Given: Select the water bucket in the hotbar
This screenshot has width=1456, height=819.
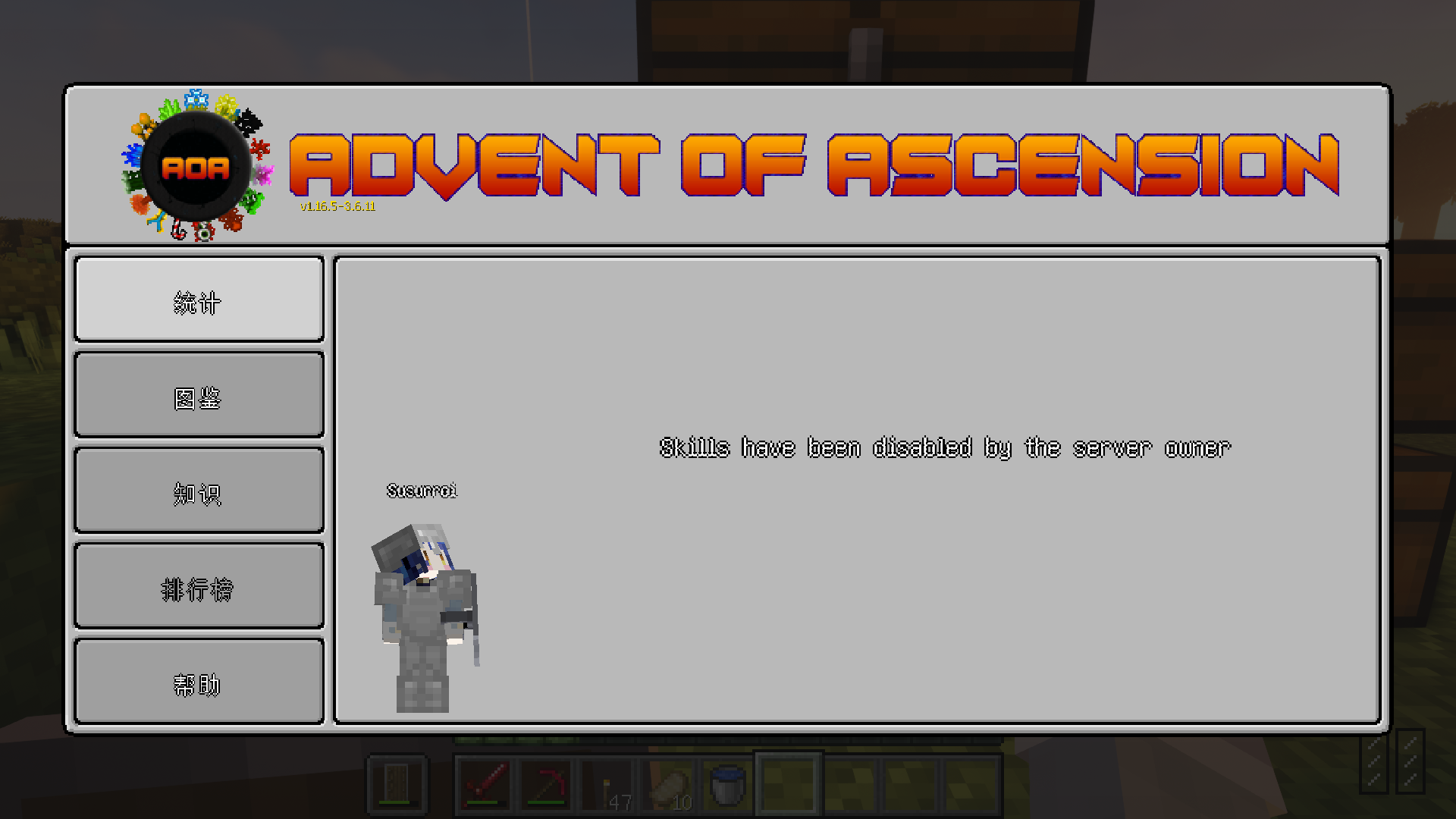Looking at the screenshot, I should tap(726, 783).
